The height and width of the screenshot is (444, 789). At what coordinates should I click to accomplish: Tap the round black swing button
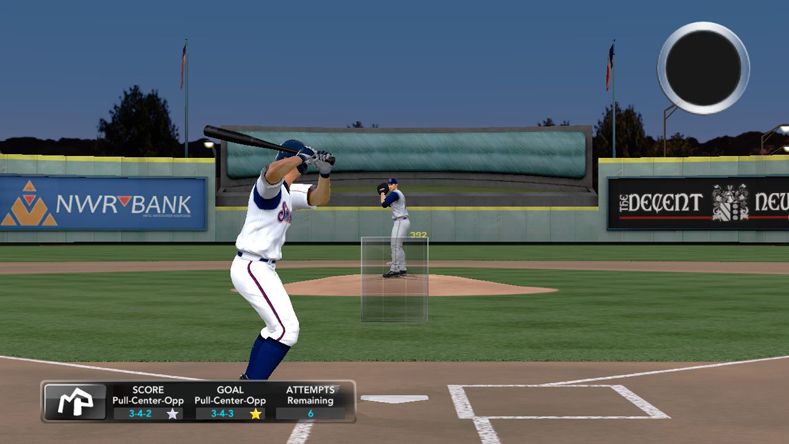click(x=703, y=67)
